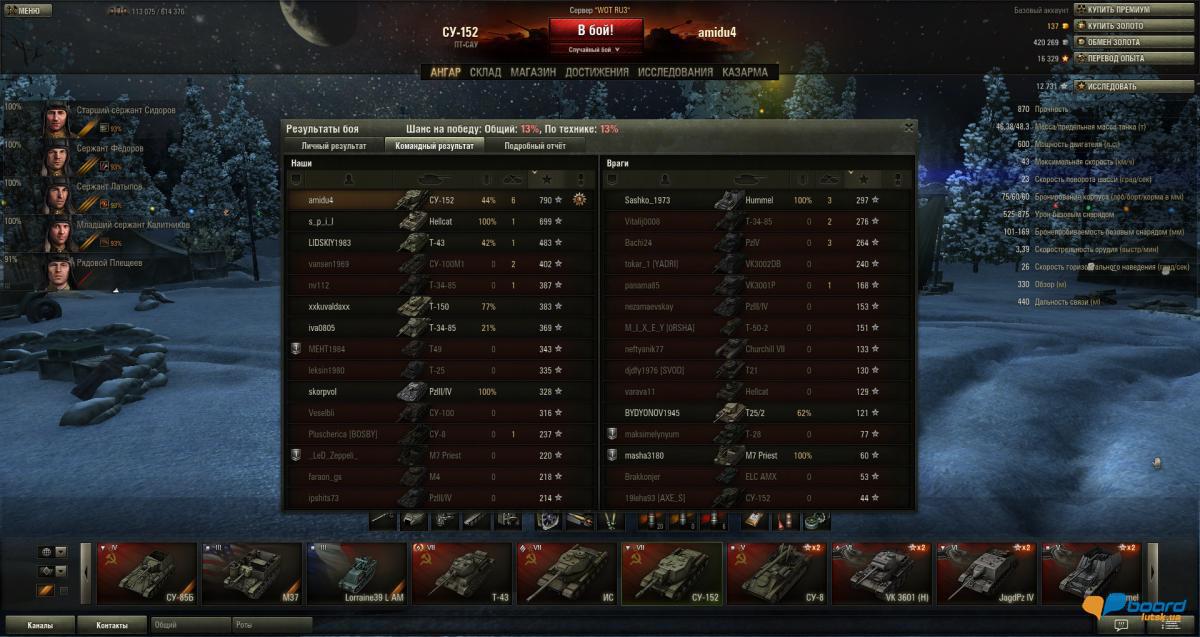Image resolution: width=1200 pixels, height=637 pixels.
Task: Select the ИС tank in the carousel
Action: click(565, 574)
